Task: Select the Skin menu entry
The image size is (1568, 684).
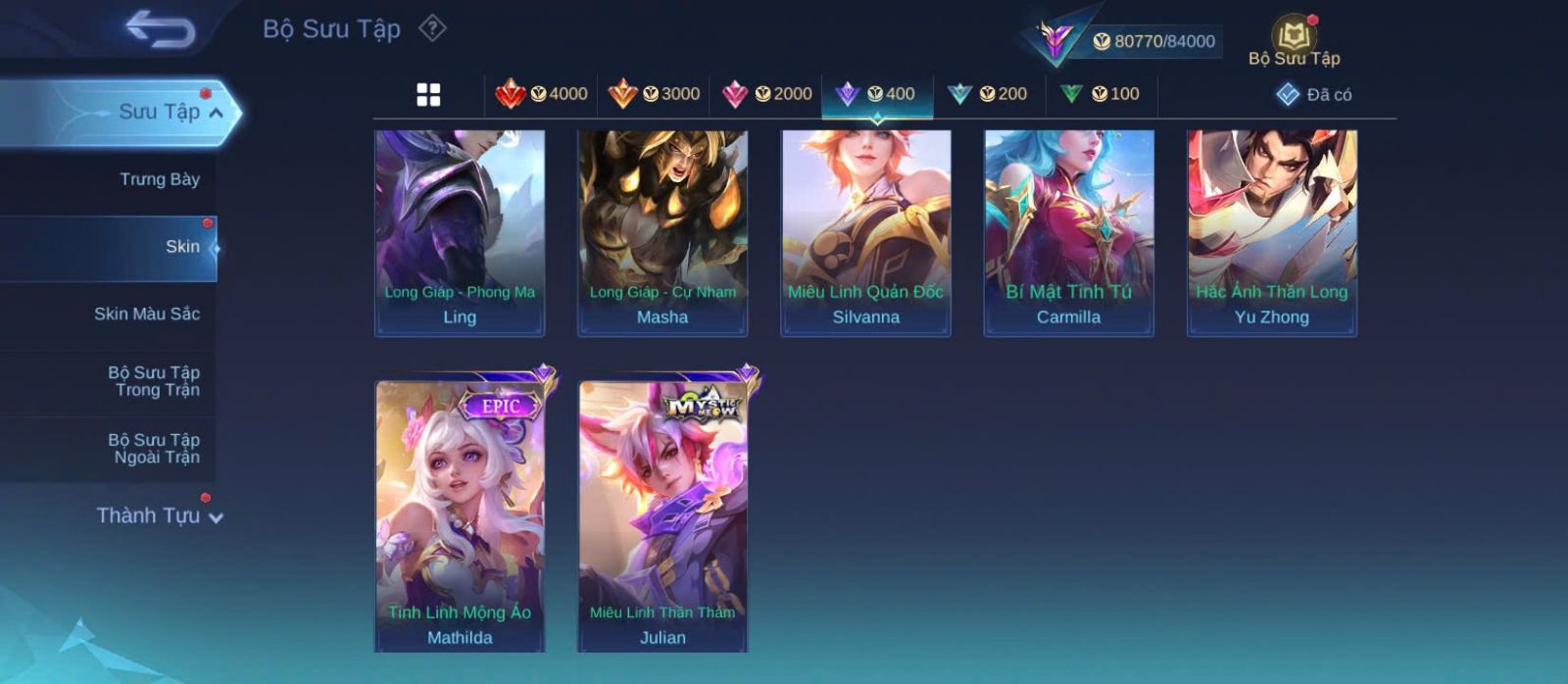Action: coord(182,247)
